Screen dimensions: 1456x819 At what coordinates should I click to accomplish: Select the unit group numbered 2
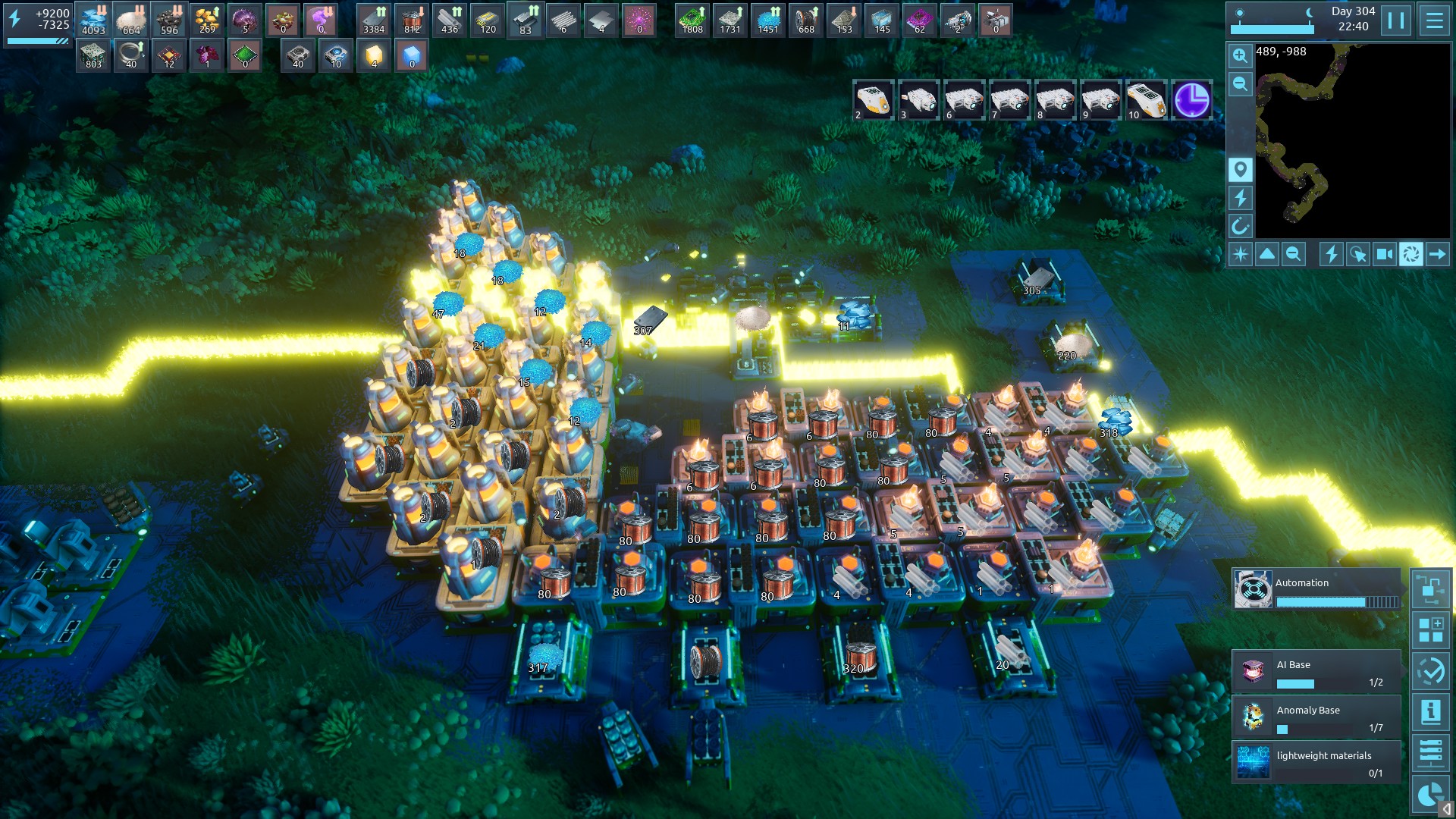pos(873,100)
